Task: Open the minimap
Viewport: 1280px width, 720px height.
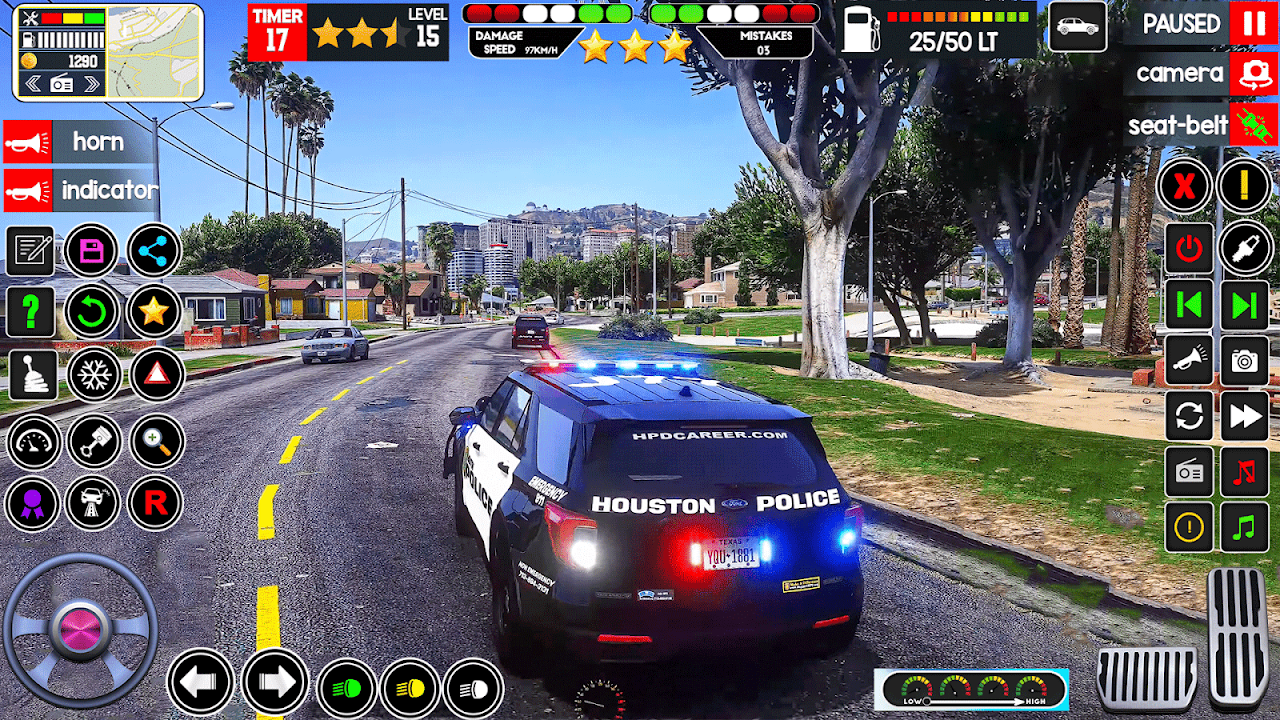Action: (x=153, y=53)
